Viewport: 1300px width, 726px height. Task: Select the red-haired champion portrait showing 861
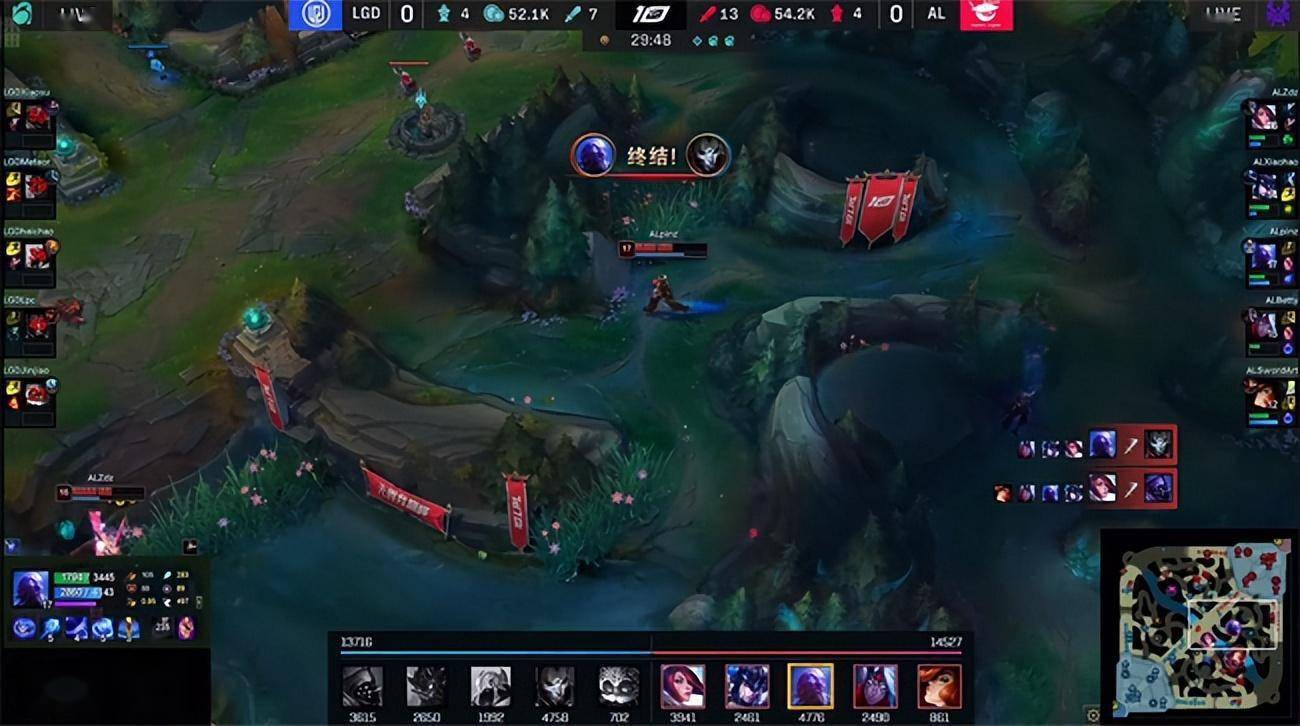938,687
